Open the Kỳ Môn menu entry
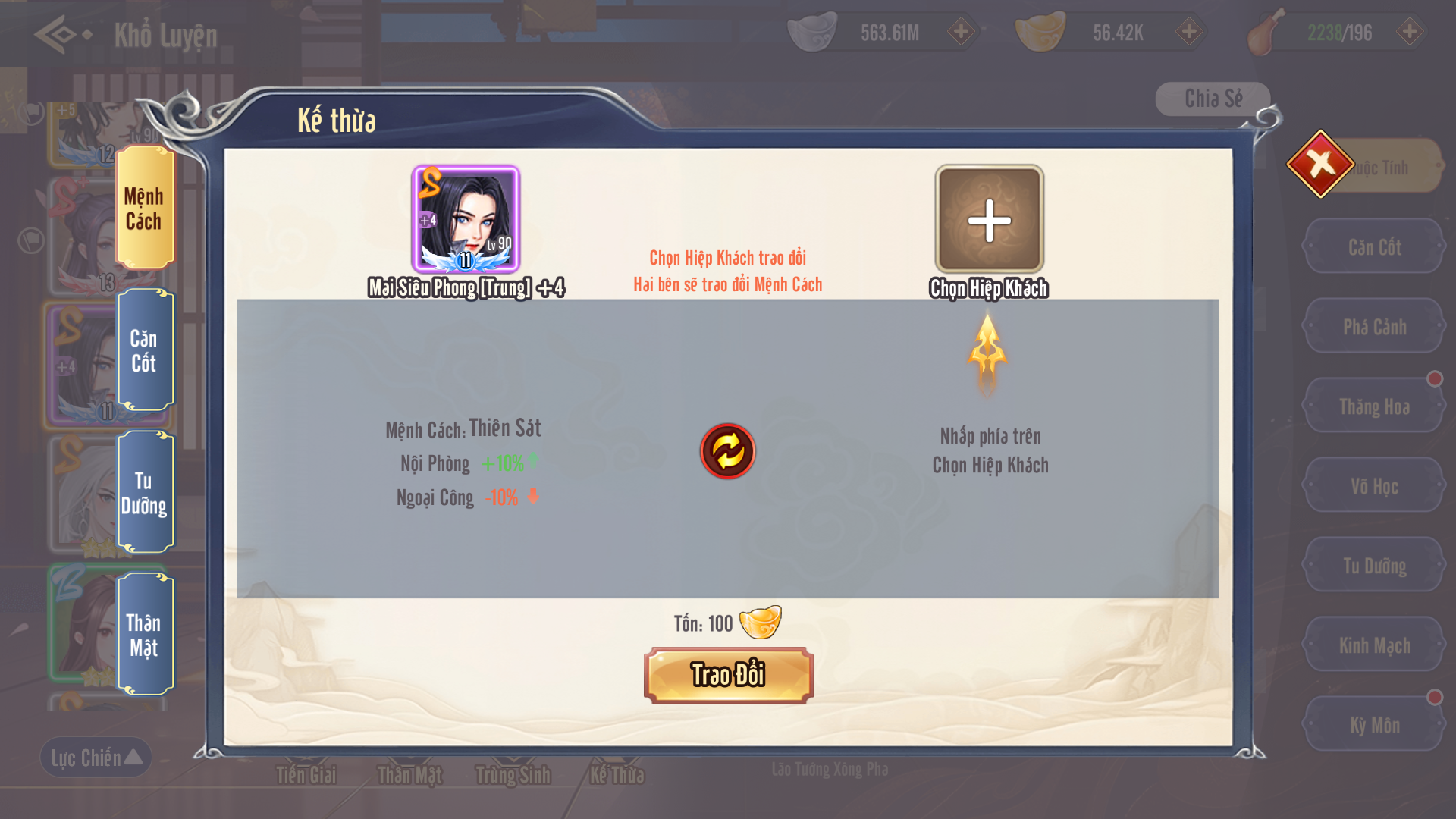 point(1374,725)
